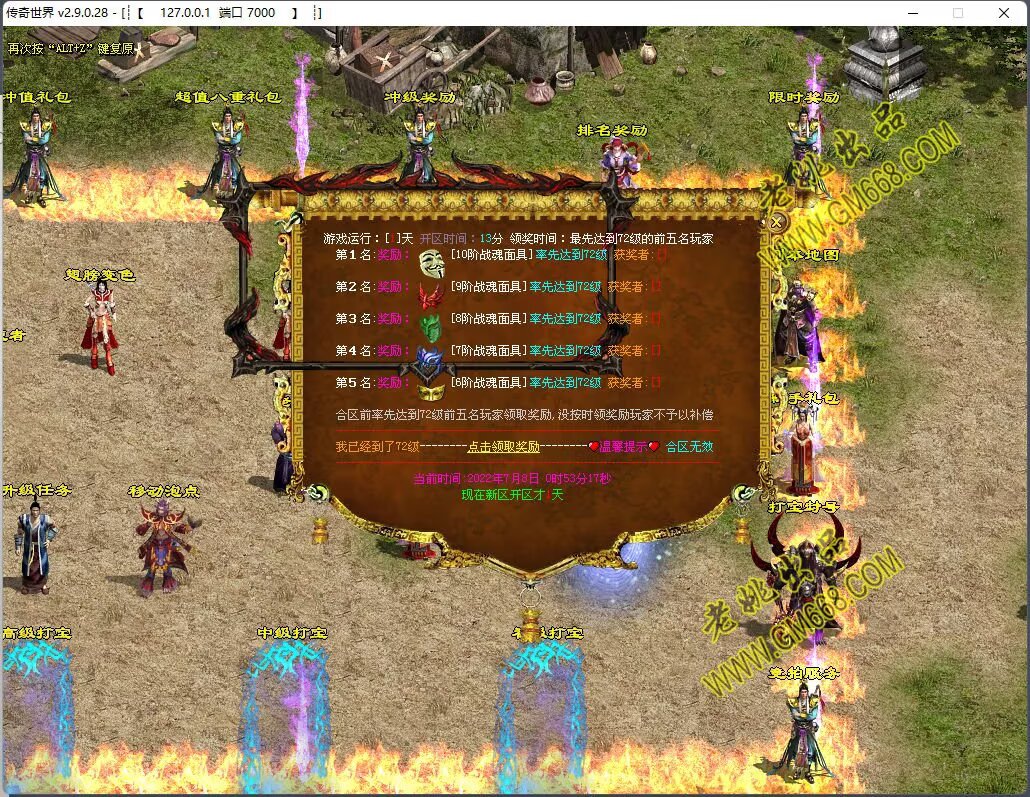Screen dimensions: 1030x797
Task: Minimize the game window
Action: pos(911,13)
